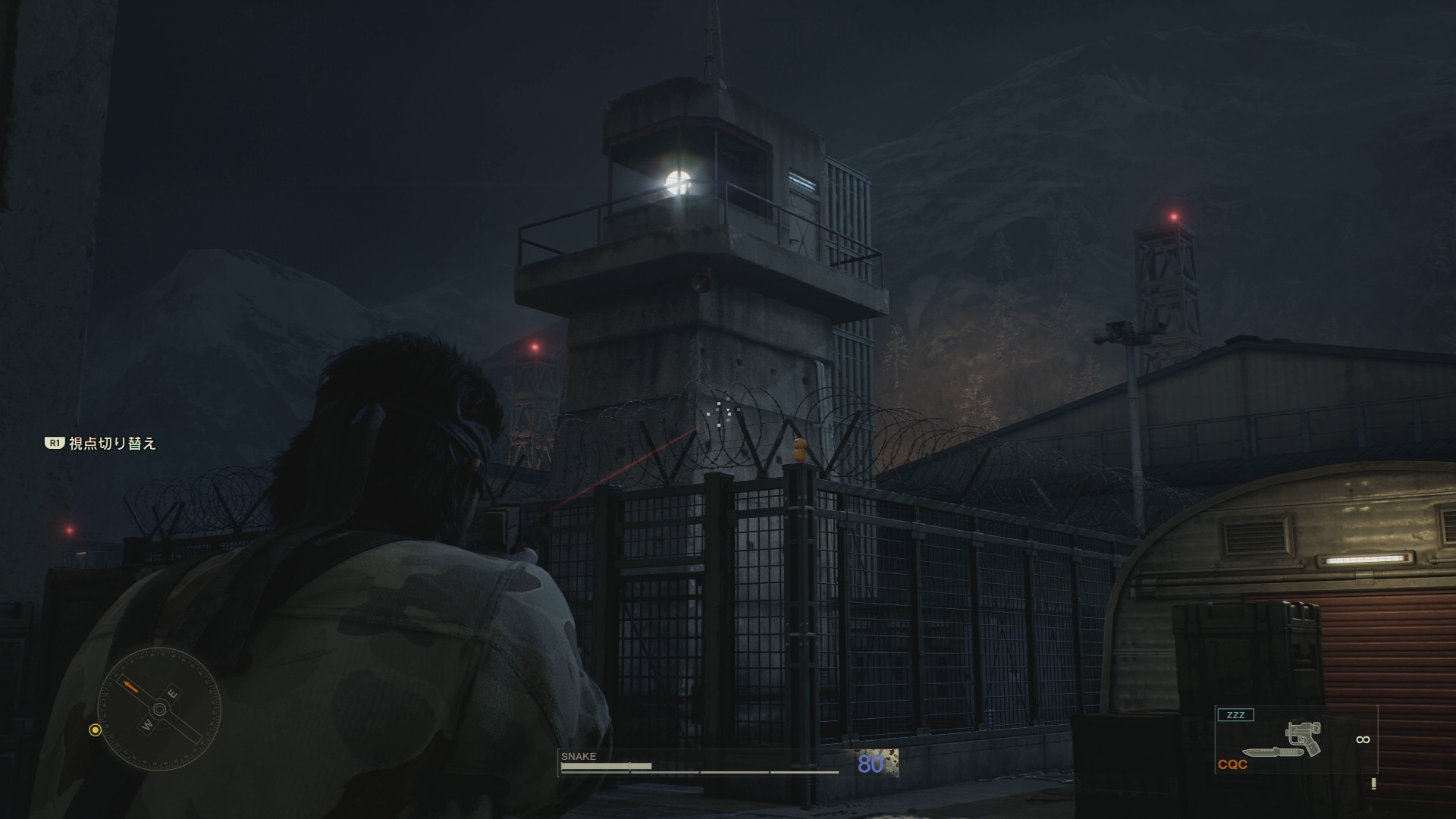Click the compass dial

click(159, 710)
